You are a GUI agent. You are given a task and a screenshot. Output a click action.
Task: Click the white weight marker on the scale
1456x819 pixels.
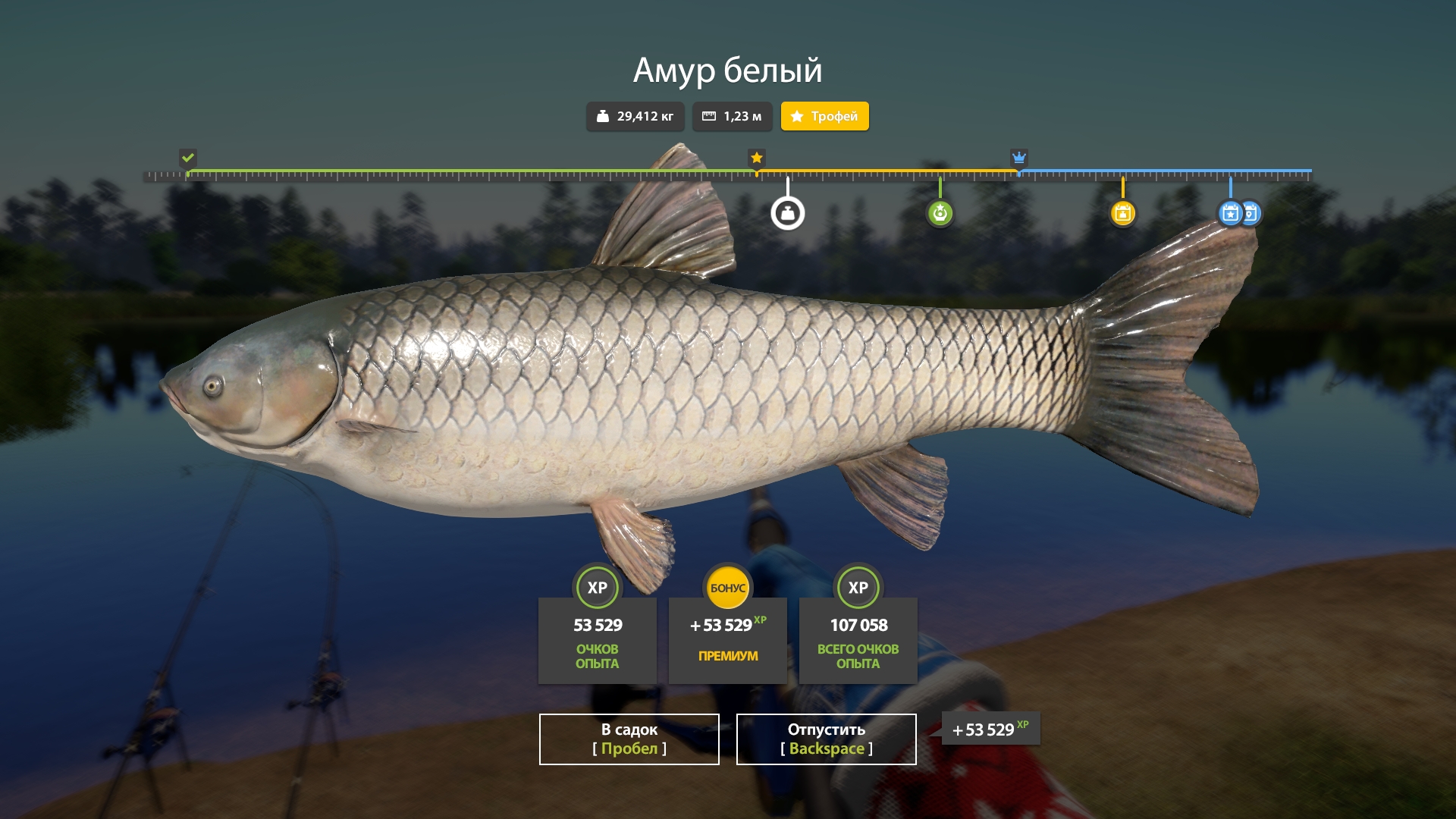tap(788, 213)
